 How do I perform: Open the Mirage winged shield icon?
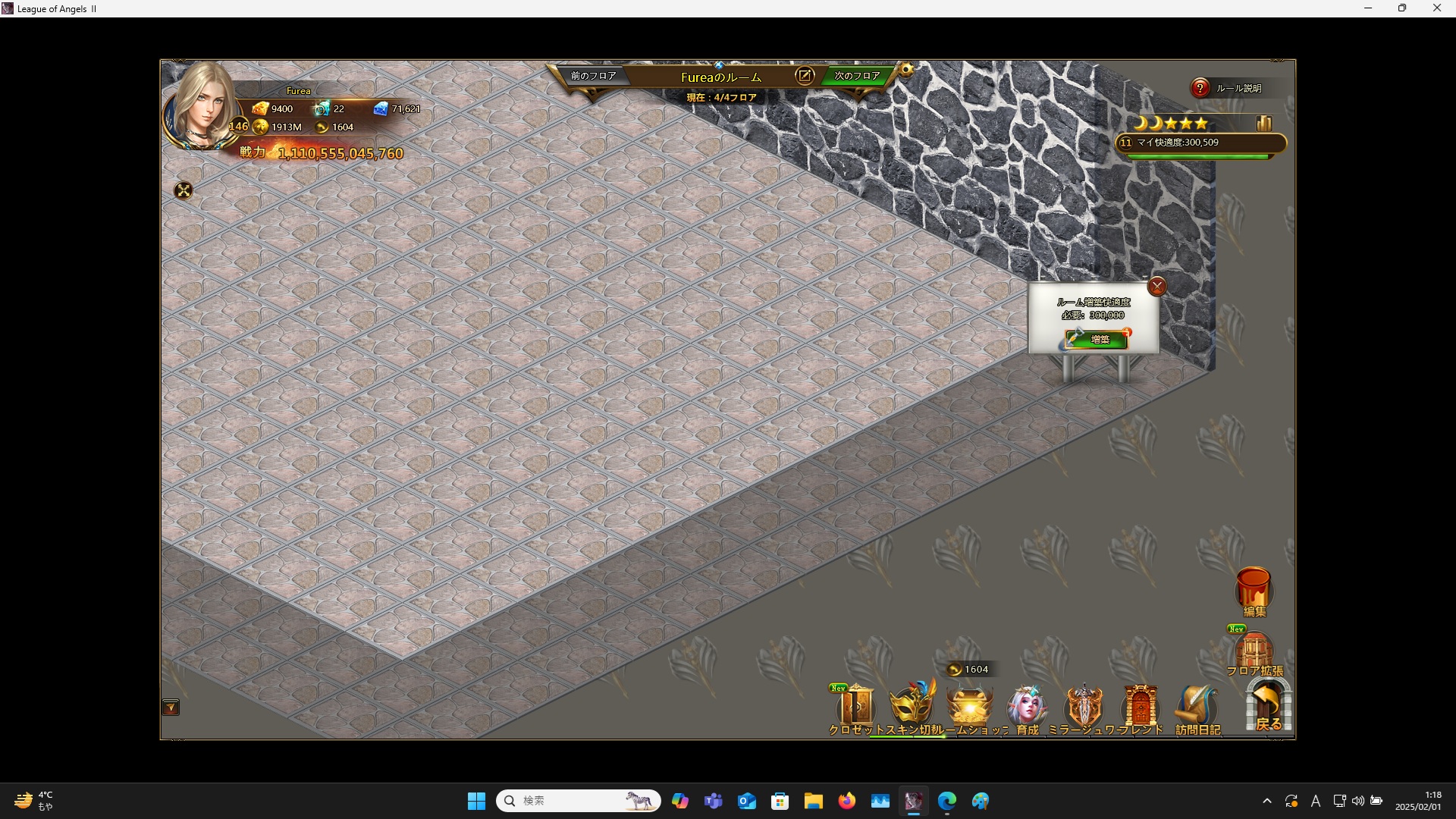click(x=1084, y=707)
